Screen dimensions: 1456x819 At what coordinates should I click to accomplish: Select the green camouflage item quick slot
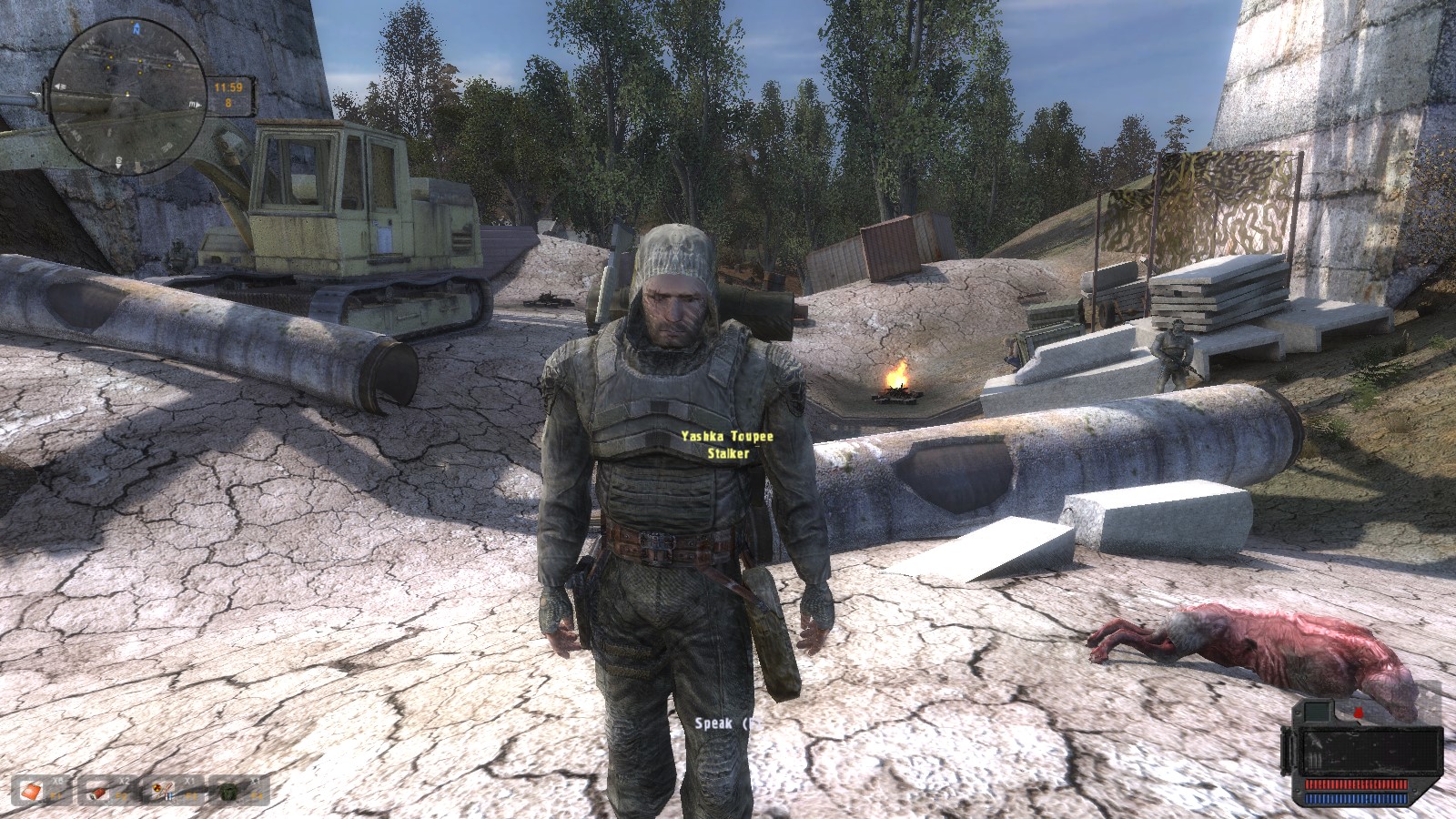click(229, 790)
